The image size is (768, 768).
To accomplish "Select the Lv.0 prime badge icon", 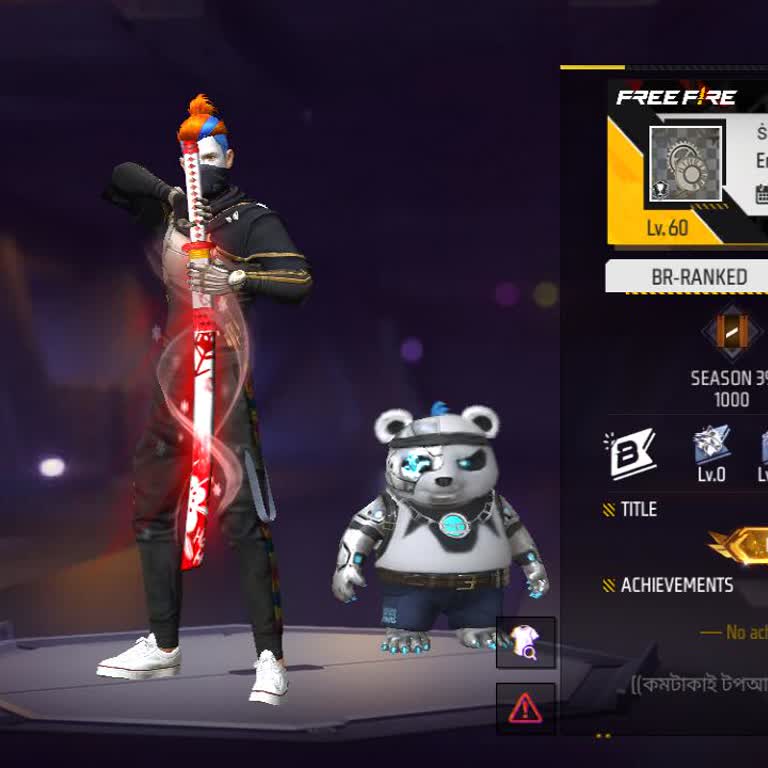I will pyautogui.click(x=712, y=446).
